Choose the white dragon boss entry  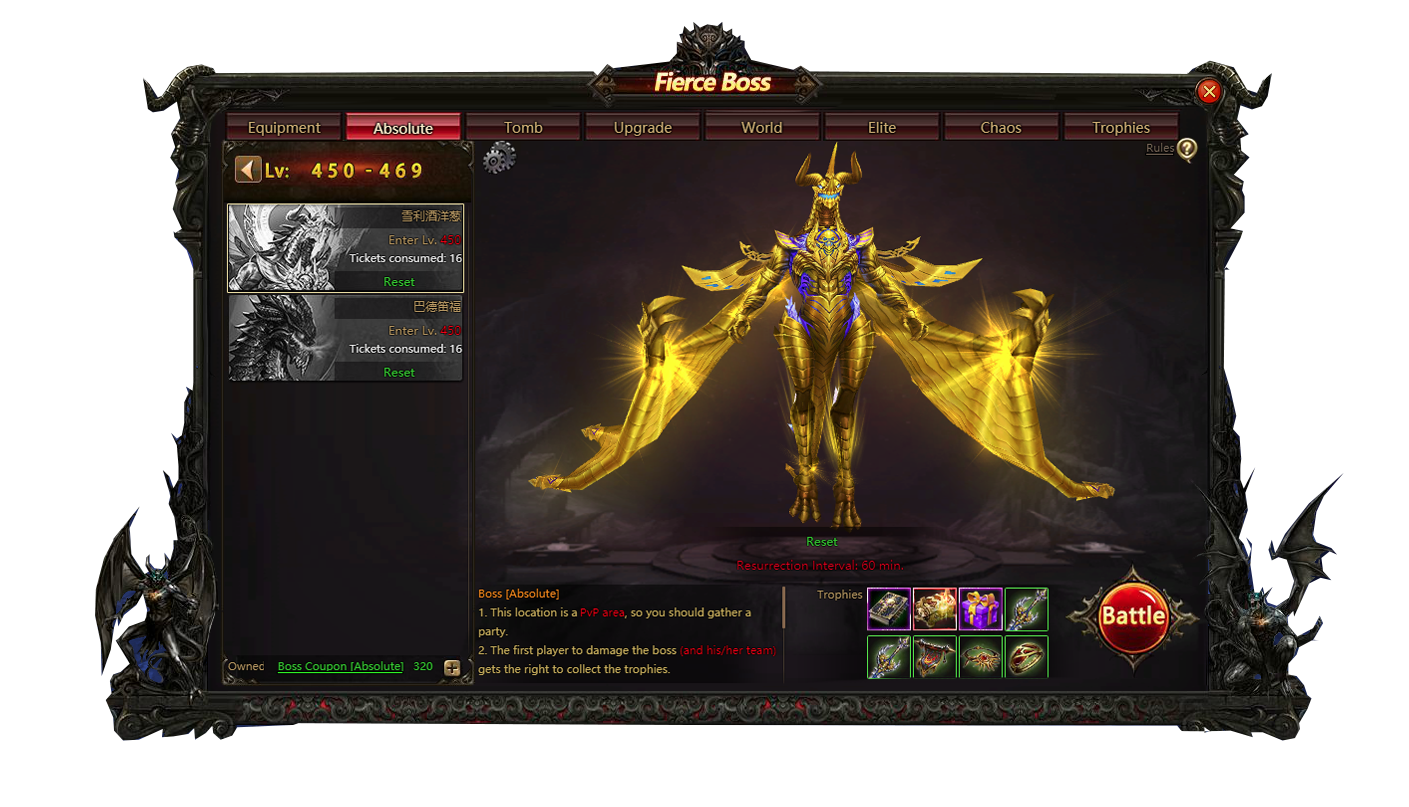(x=345, y=247)
